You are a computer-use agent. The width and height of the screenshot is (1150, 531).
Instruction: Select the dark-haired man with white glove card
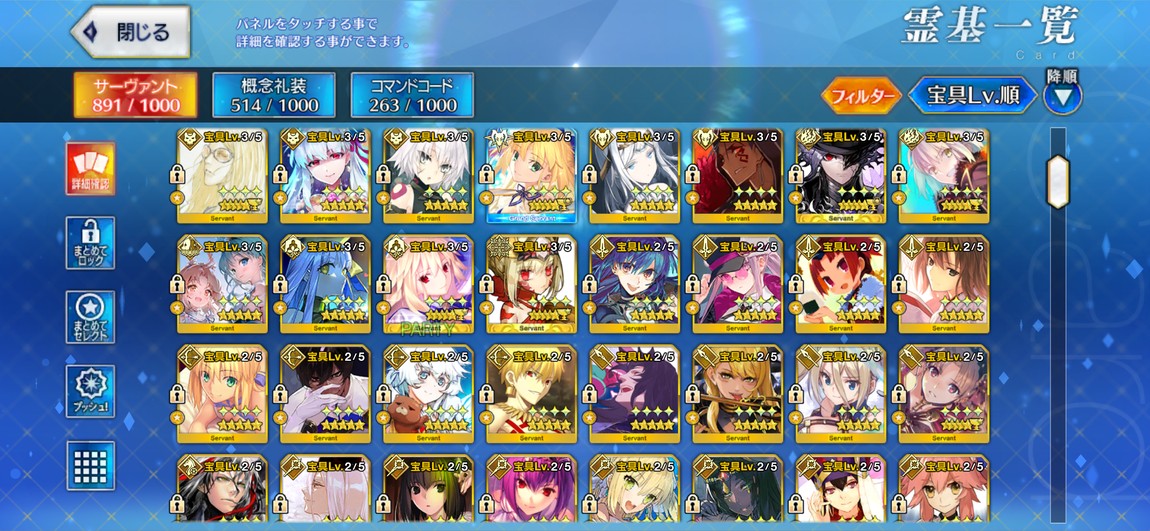[323, 394]
